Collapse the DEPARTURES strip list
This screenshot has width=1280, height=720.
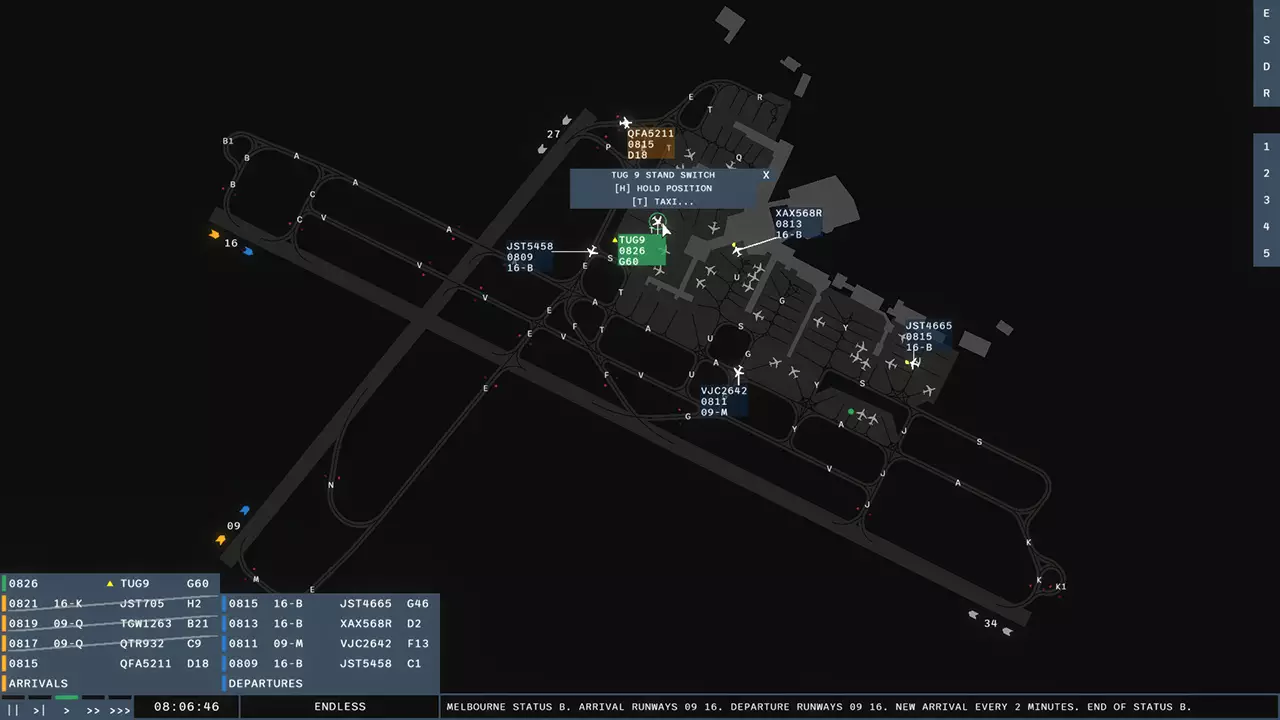click(264, 683)
